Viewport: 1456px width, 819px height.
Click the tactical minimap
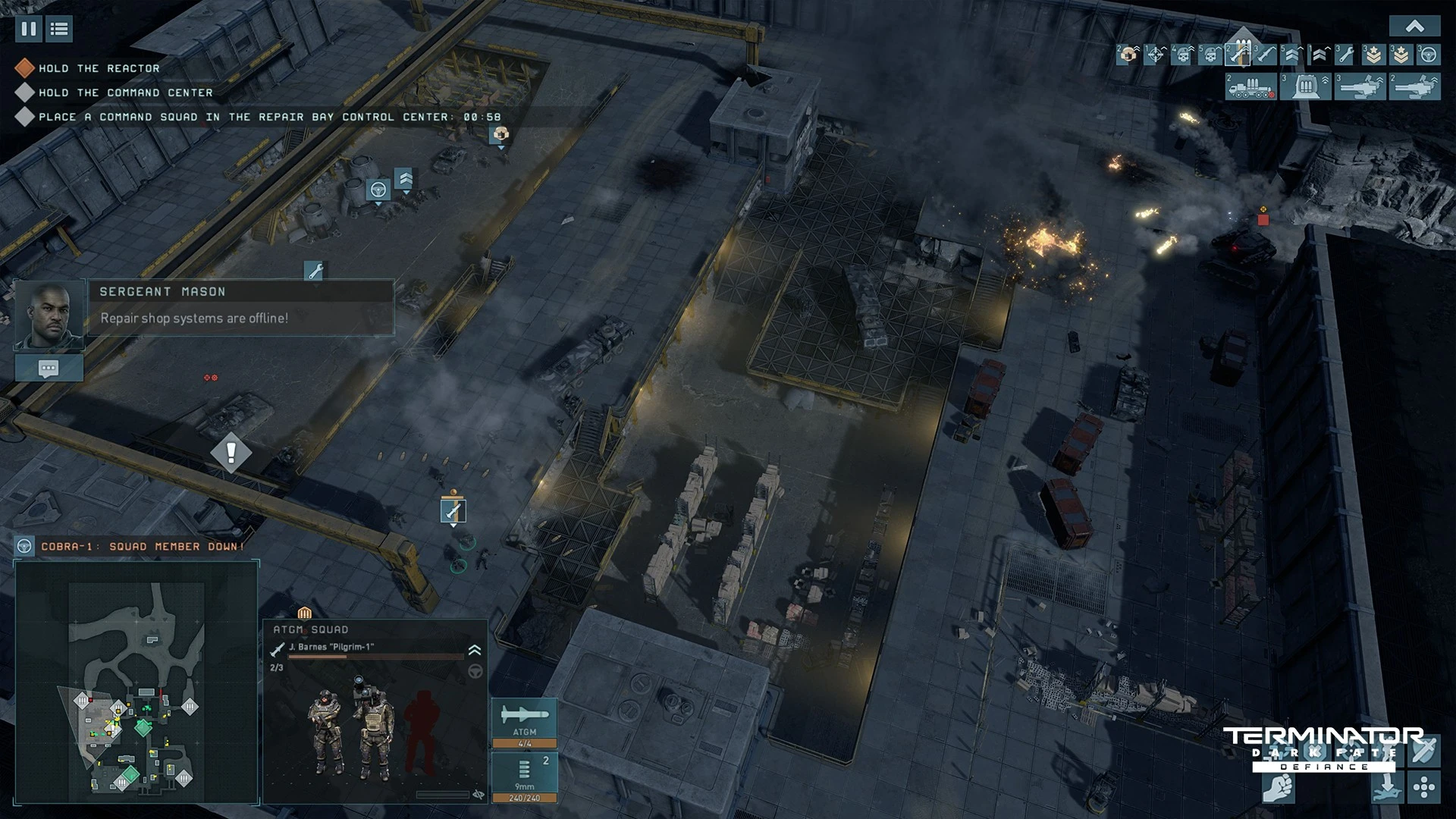click(137, 681)
